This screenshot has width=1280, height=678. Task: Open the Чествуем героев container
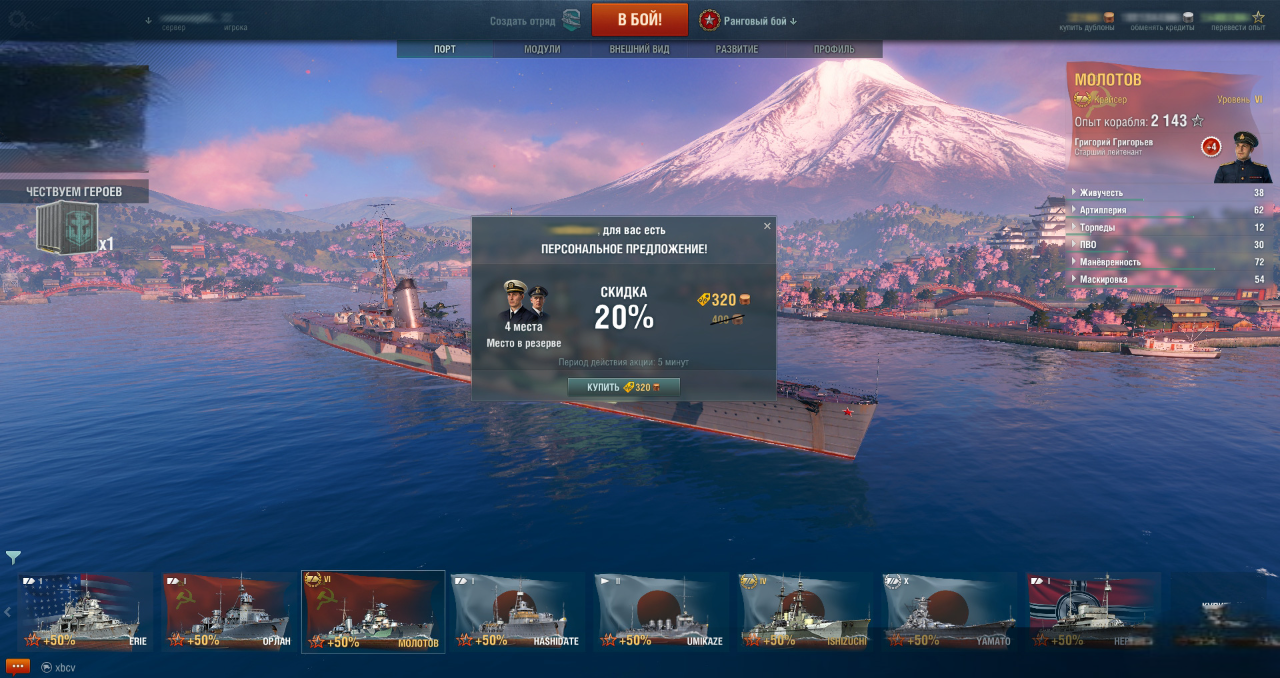(68, 228)
